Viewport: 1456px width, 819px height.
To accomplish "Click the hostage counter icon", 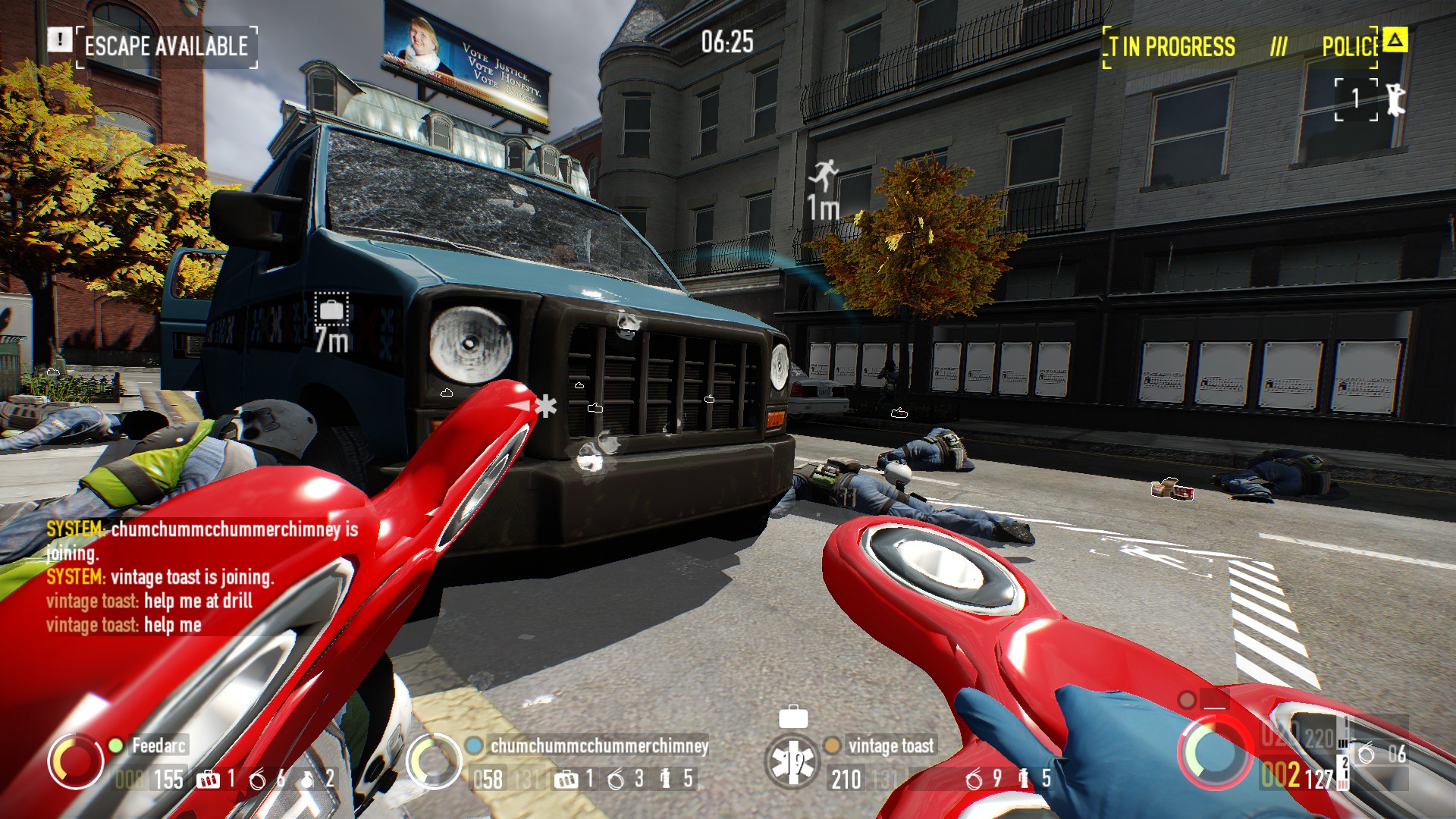I will pyautogui.click(x=1371, y=99).
